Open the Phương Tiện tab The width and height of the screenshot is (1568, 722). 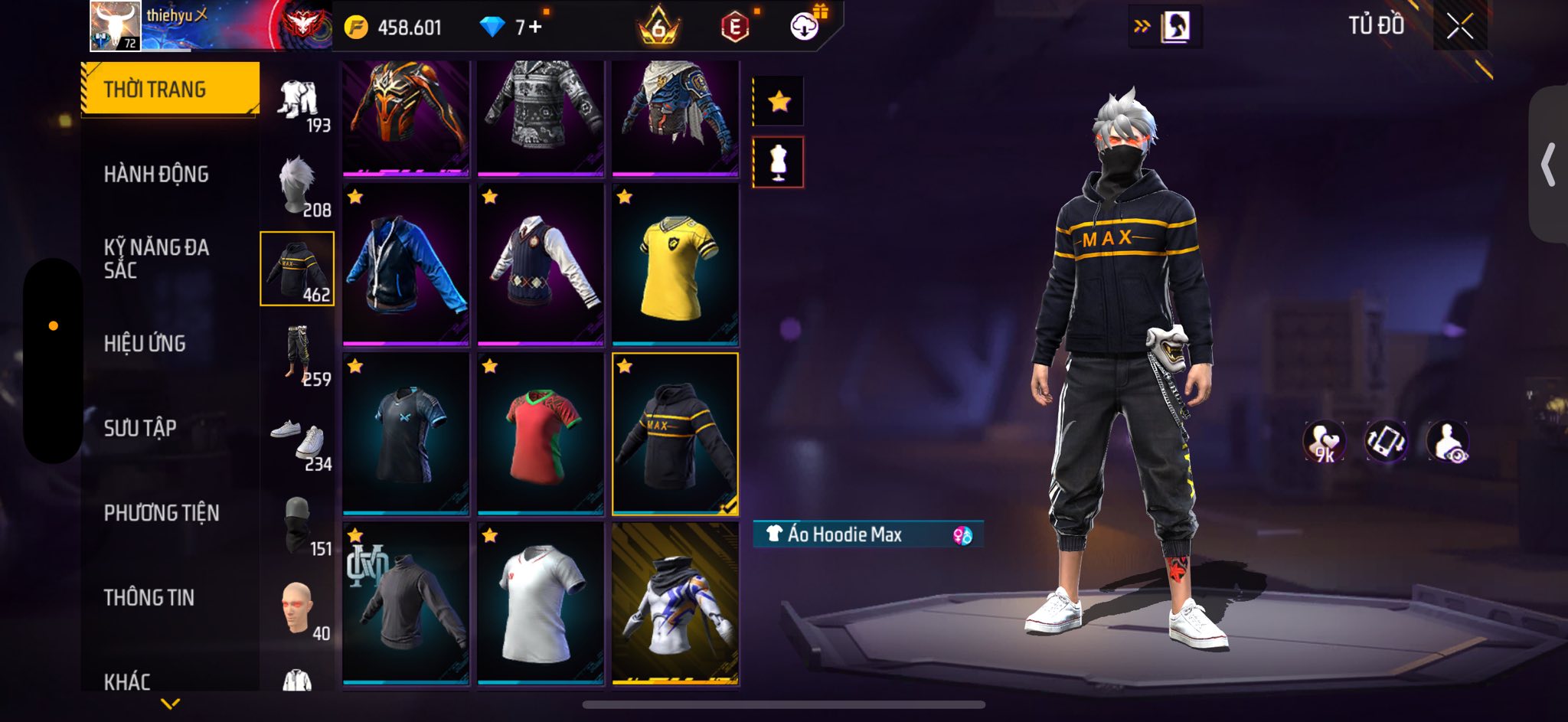162,513
